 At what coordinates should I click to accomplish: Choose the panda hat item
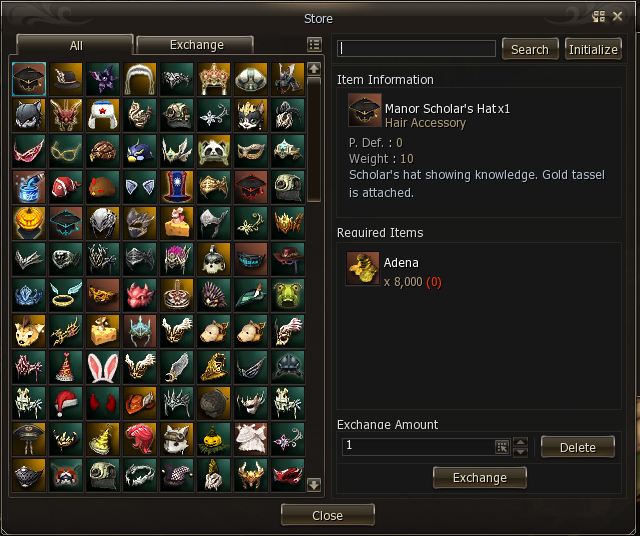(x=213, y=151)
